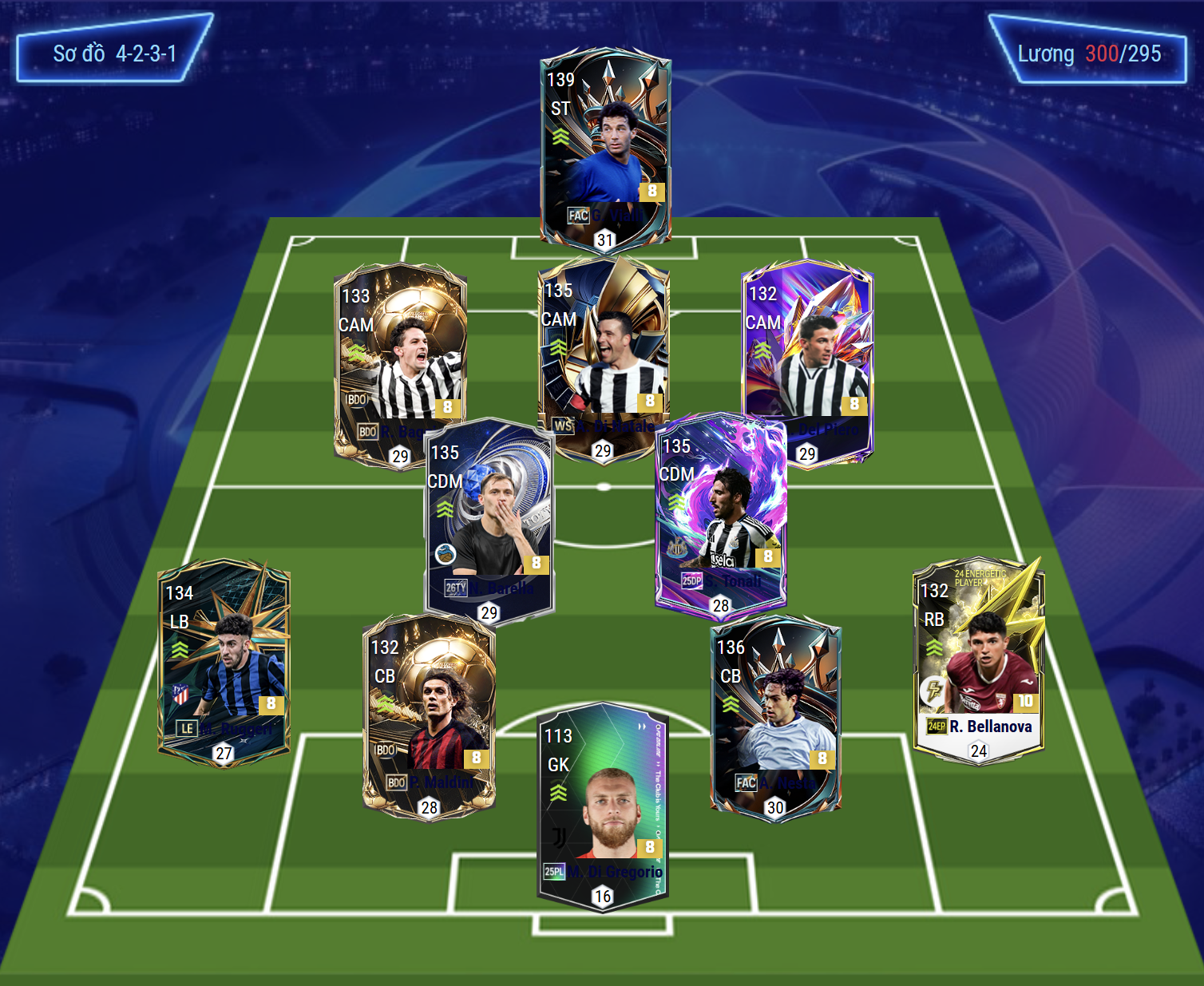Select the RB R. Bellanova card
The height and width of the screenshot is (986, 1204).
point(978,659)
